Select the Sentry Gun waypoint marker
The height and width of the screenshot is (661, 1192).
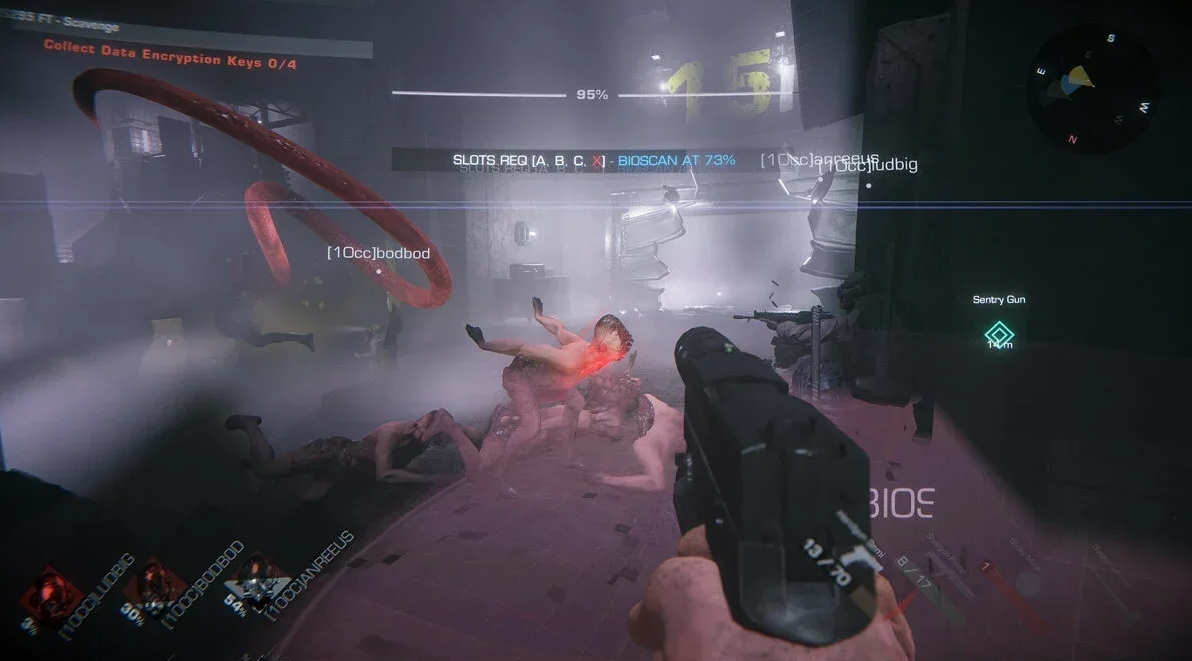[x=999, y=333]
